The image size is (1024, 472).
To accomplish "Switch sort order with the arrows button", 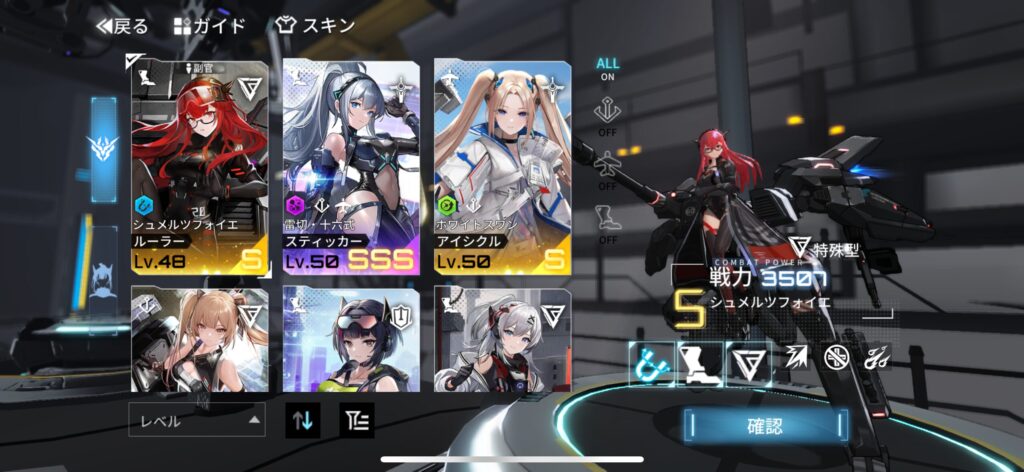I will pos(302,420).
